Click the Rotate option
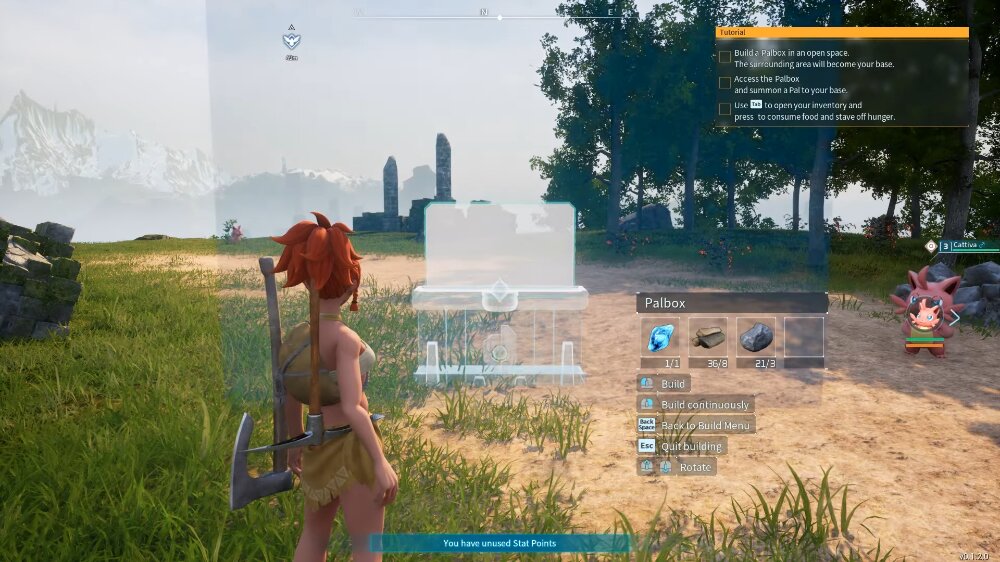Screen dimensions: 1000x562 (694, 467)
